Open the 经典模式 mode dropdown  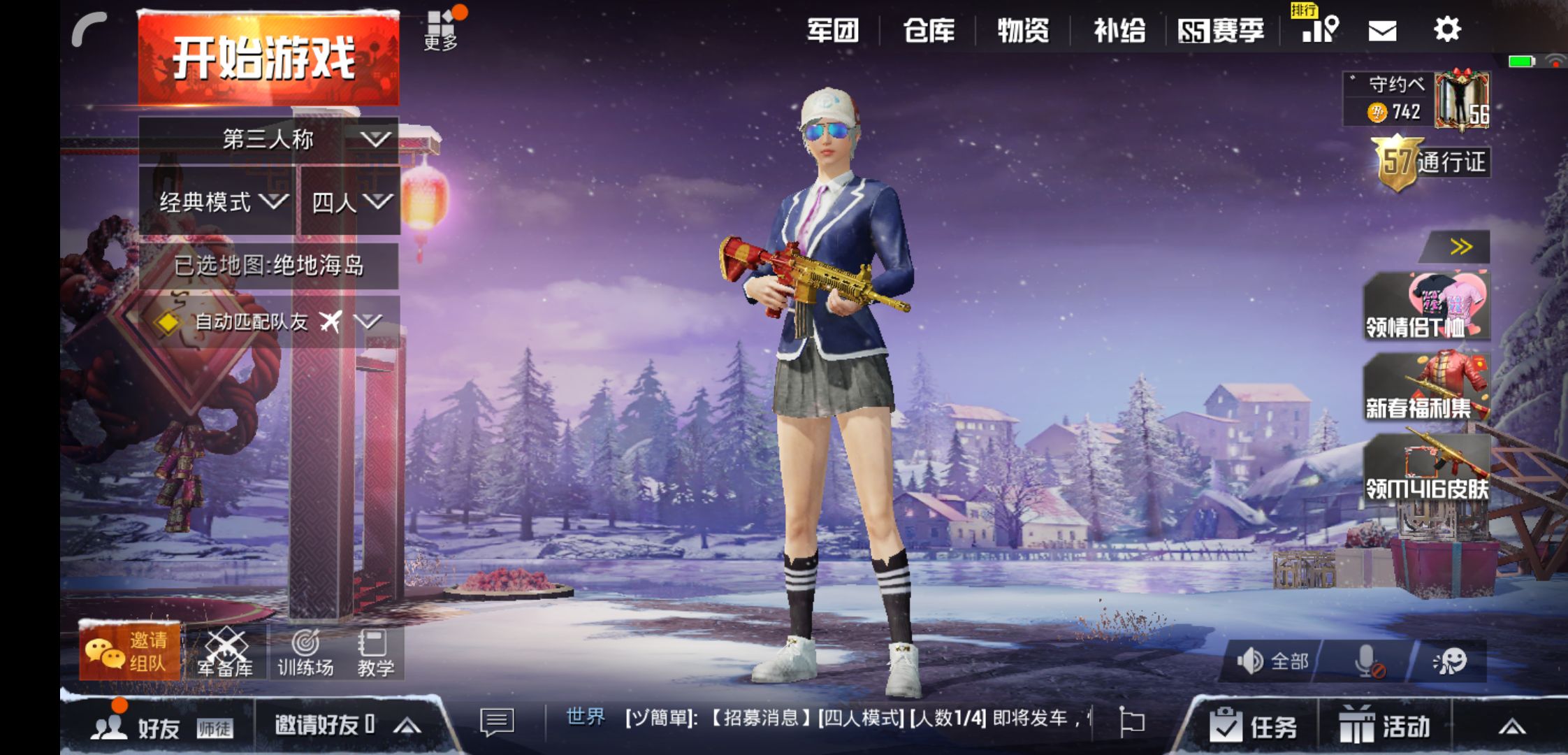pos(218,202)
